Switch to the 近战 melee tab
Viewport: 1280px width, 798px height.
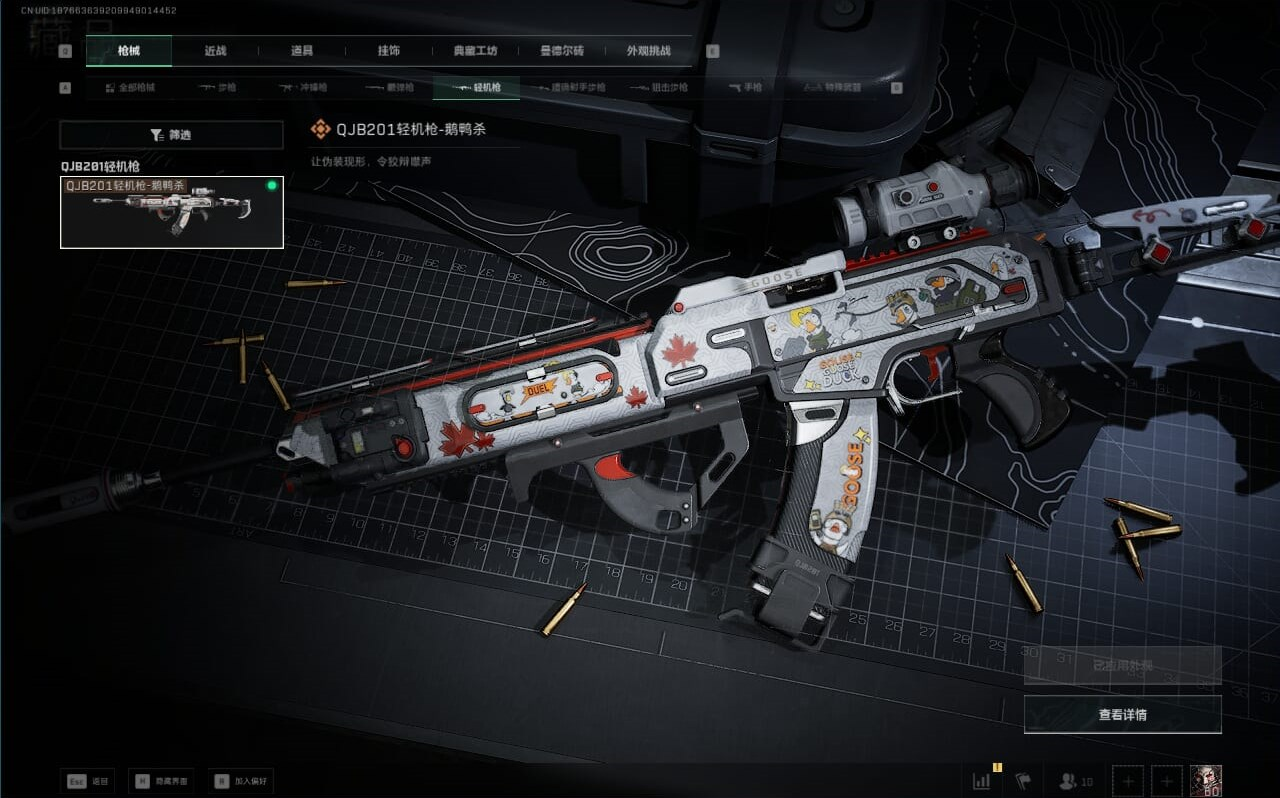click(215, 51)
